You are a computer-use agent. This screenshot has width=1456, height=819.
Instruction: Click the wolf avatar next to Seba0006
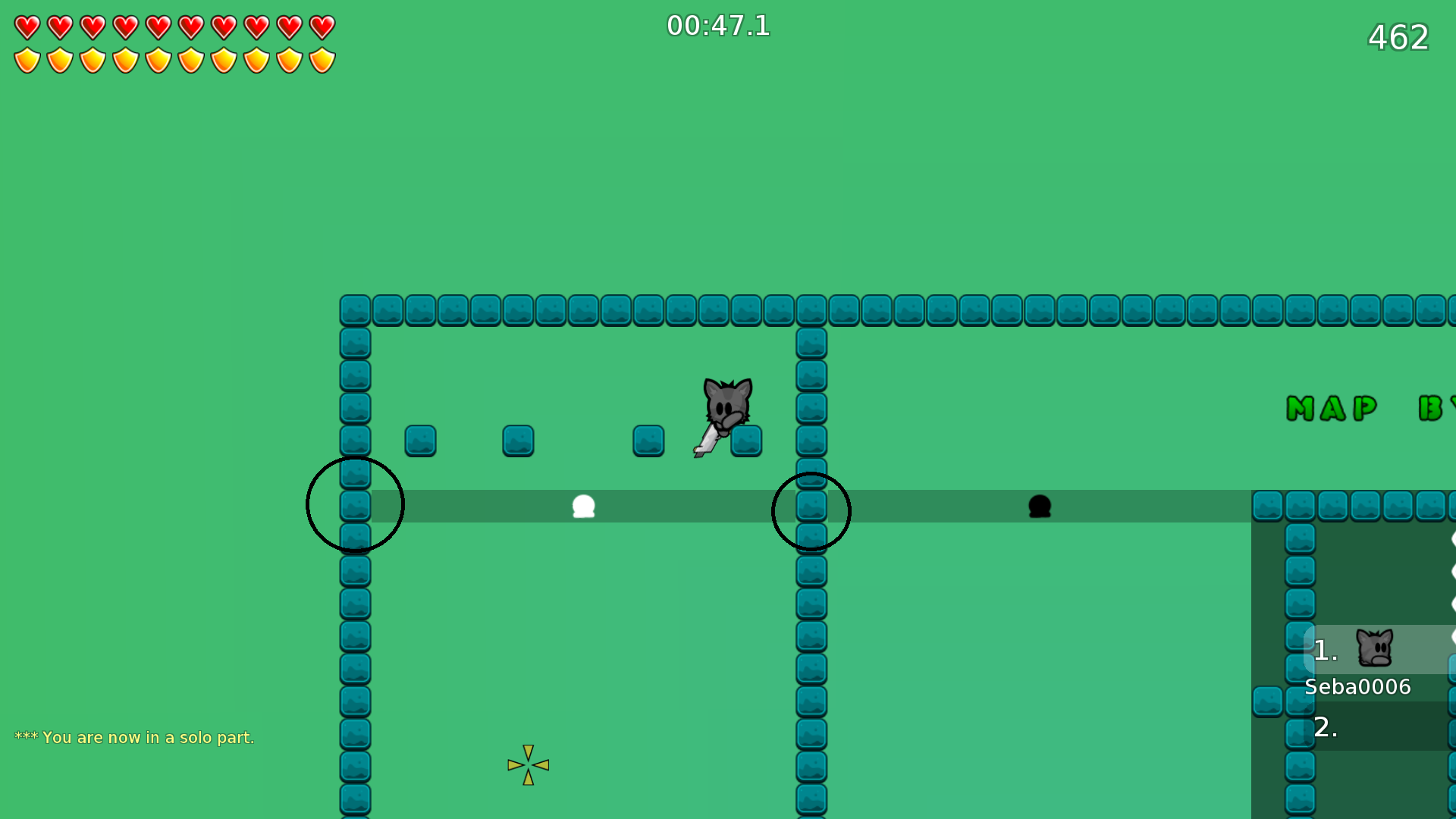(x=1375, y=648)
